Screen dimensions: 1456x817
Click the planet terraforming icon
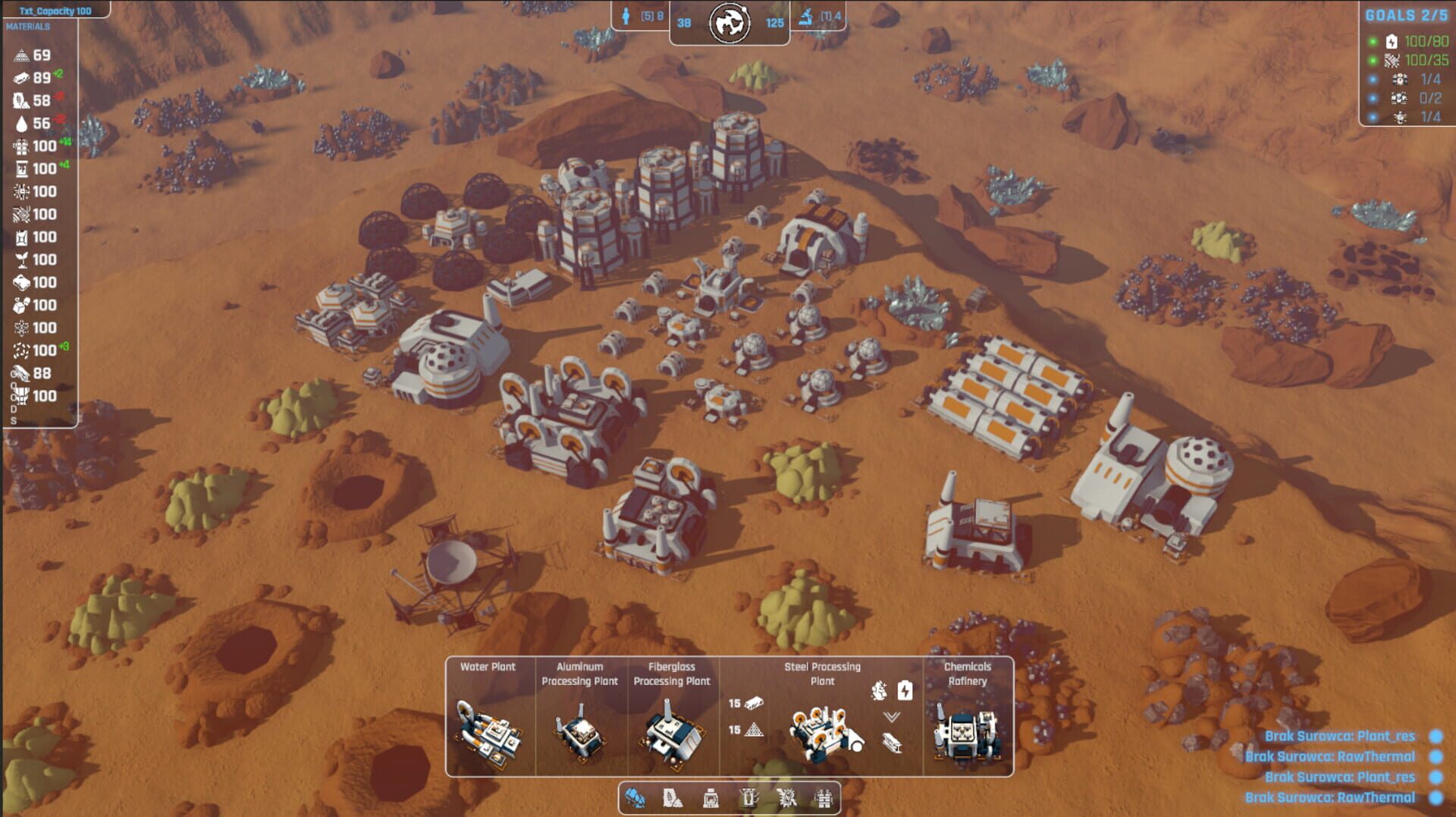coord(729,23)
